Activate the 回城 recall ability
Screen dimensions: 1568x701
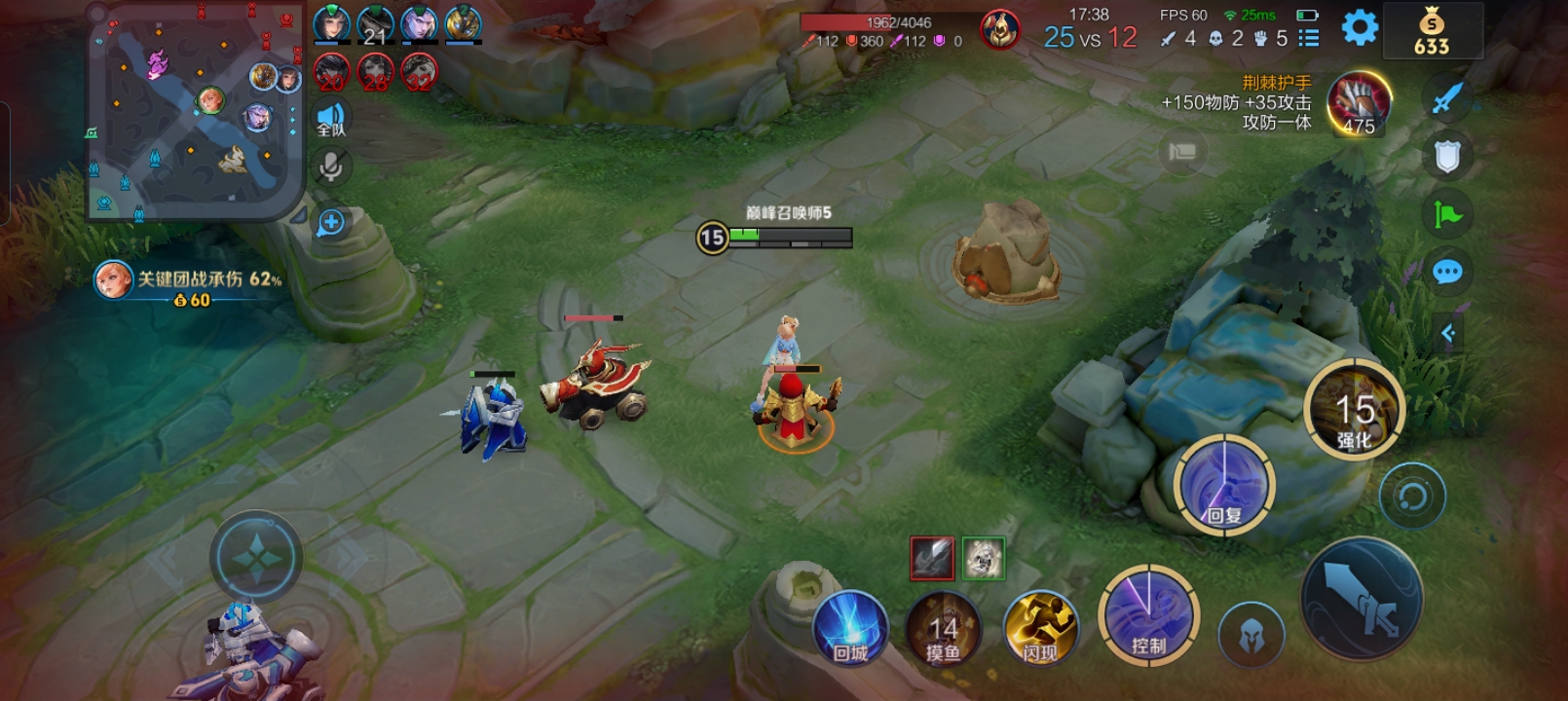tap(850, 628)
